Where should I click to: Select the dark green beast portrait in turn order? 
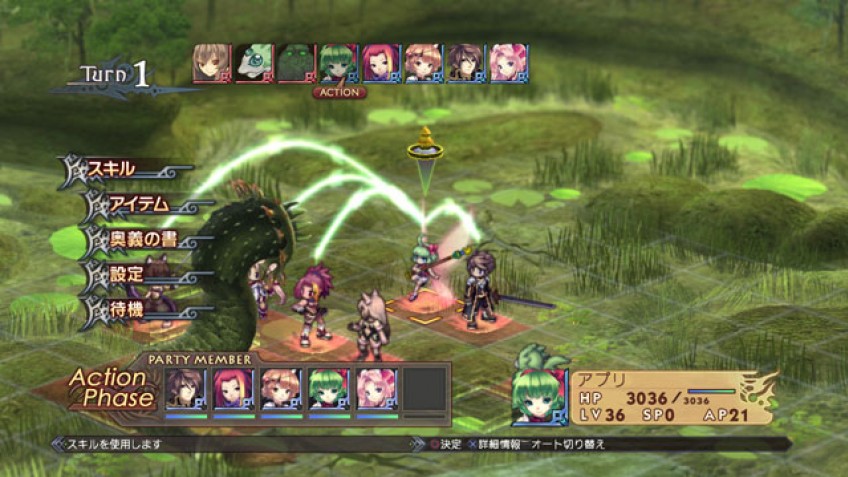296,63
